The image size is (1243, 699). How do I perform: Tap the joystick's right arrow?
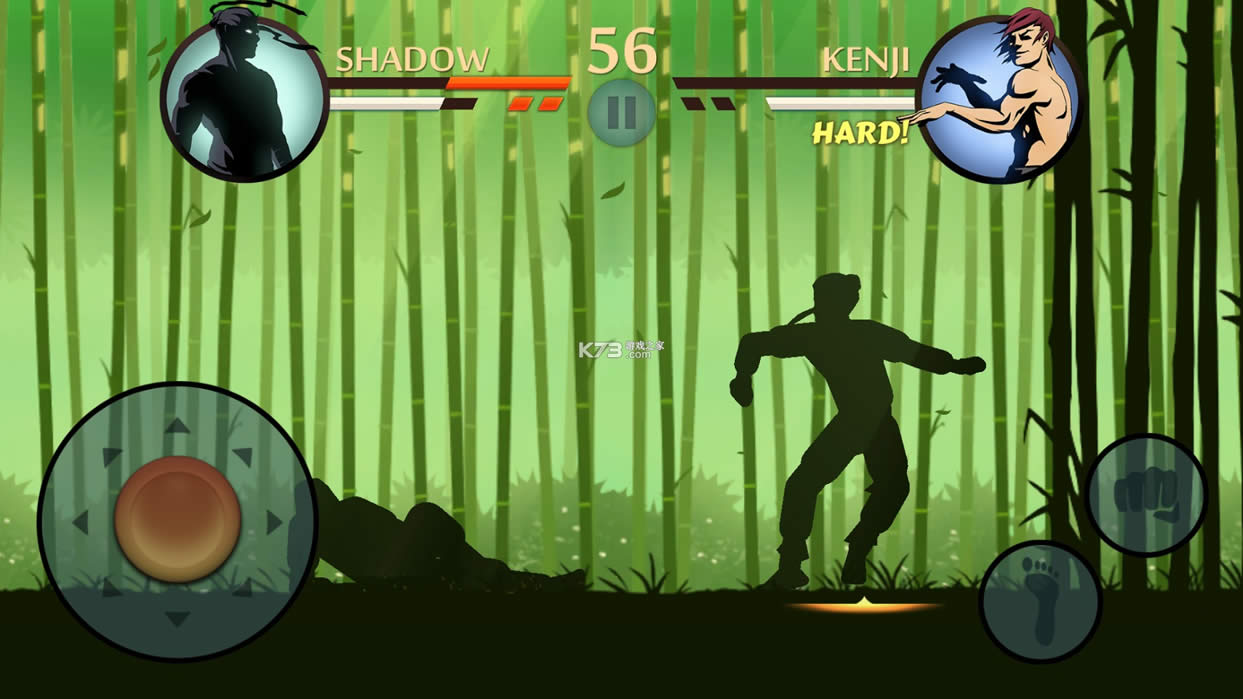coord(274,522)
